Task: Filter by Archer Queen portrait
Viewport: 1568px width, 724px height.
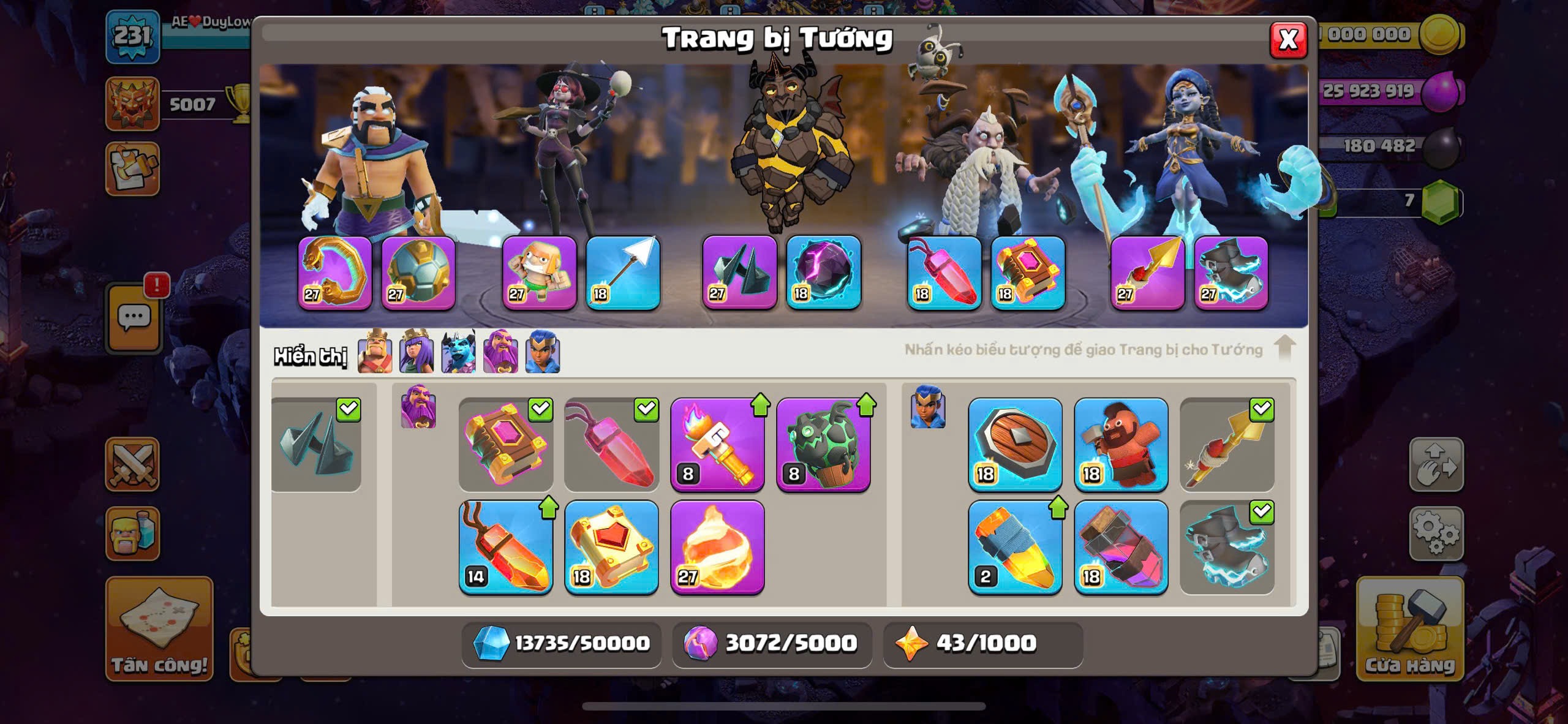Action: [x=417, y=353]
